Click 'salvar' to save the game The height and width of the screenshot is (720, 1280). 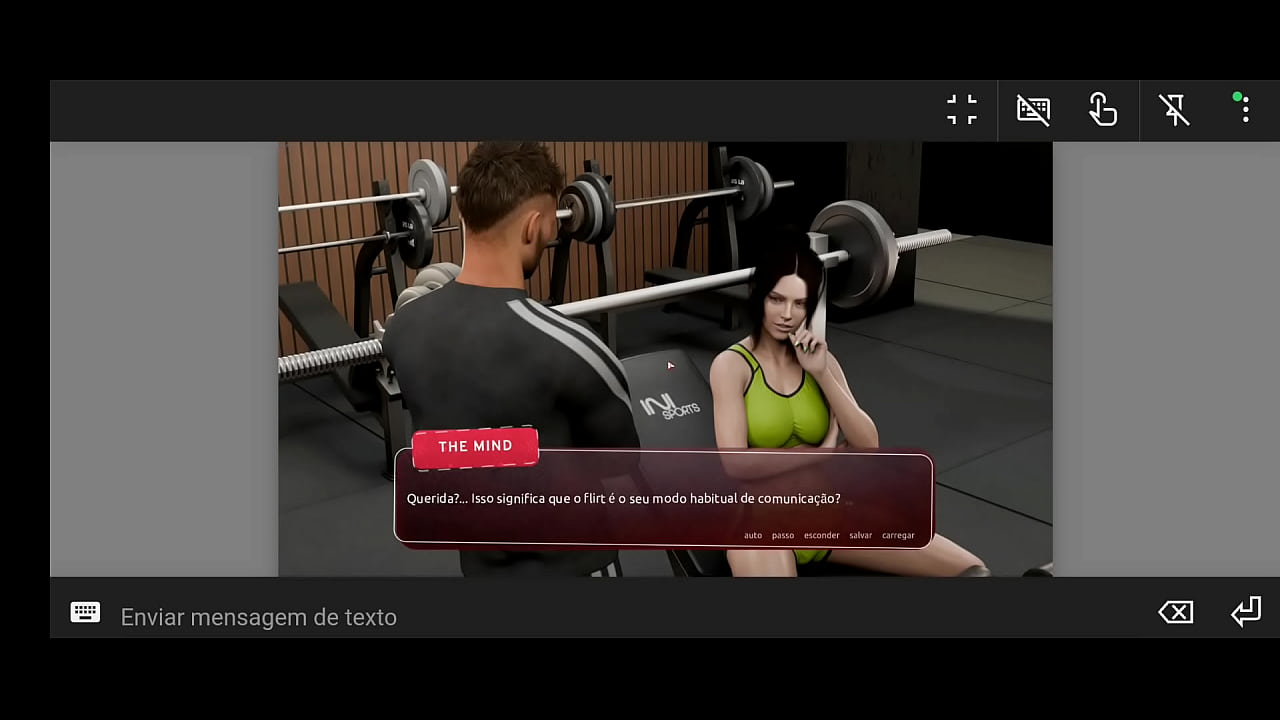coord(860,535)
